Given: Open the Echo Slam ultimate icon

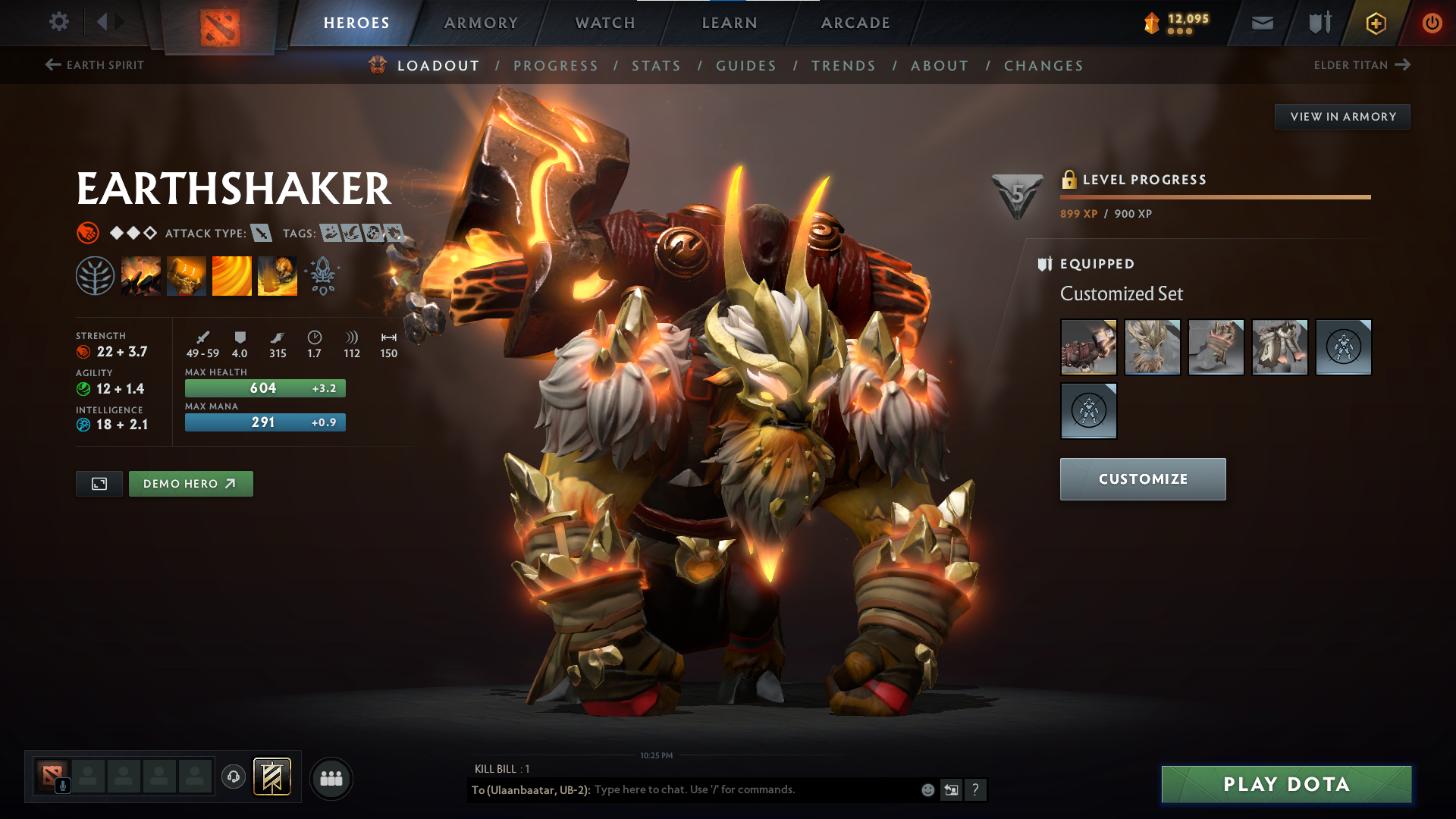Looking at the screenshot, I should click(x=278, y=275).
